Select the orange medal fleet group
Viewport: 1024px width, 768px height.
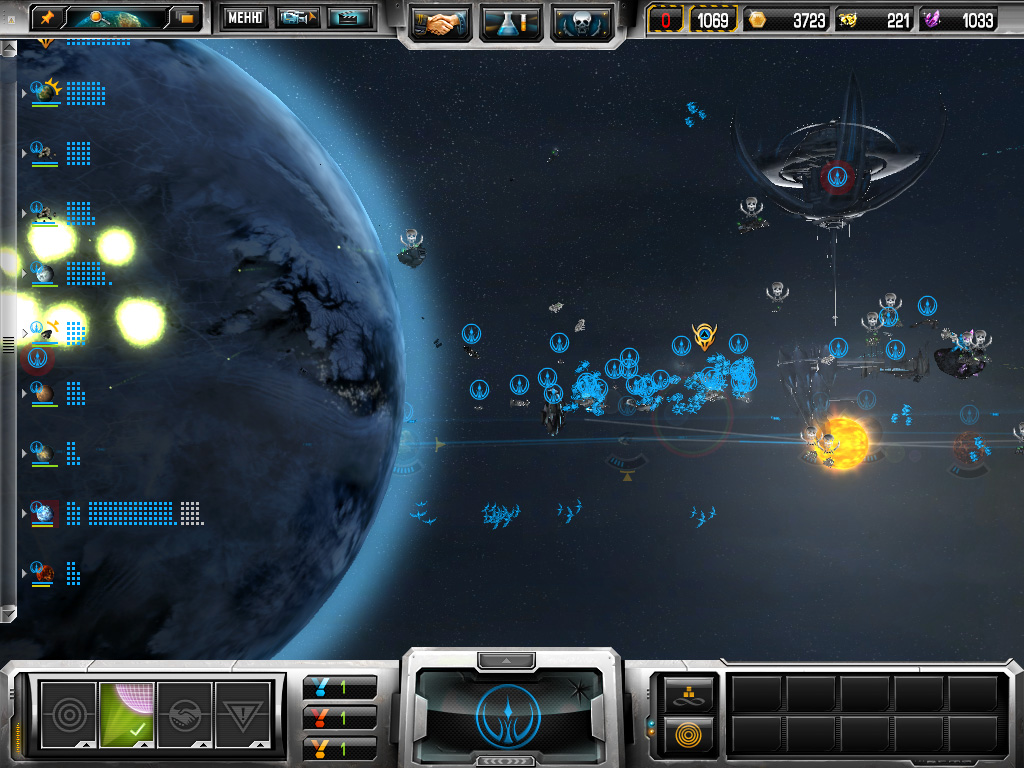click(339, 747)
